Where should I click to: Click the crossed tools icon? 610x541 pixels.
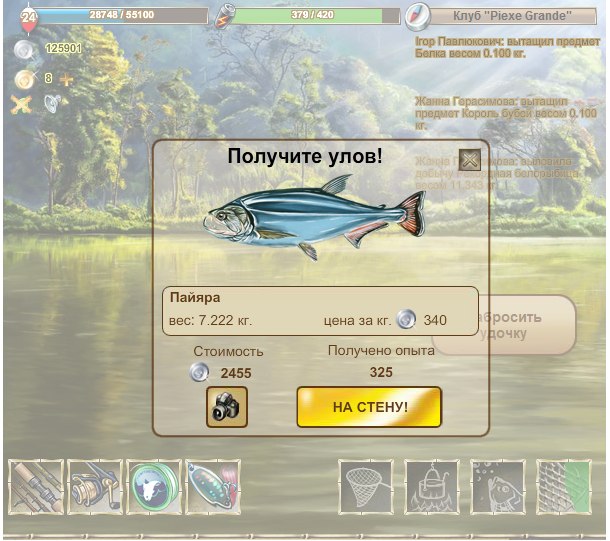click(x=22, y=103)
